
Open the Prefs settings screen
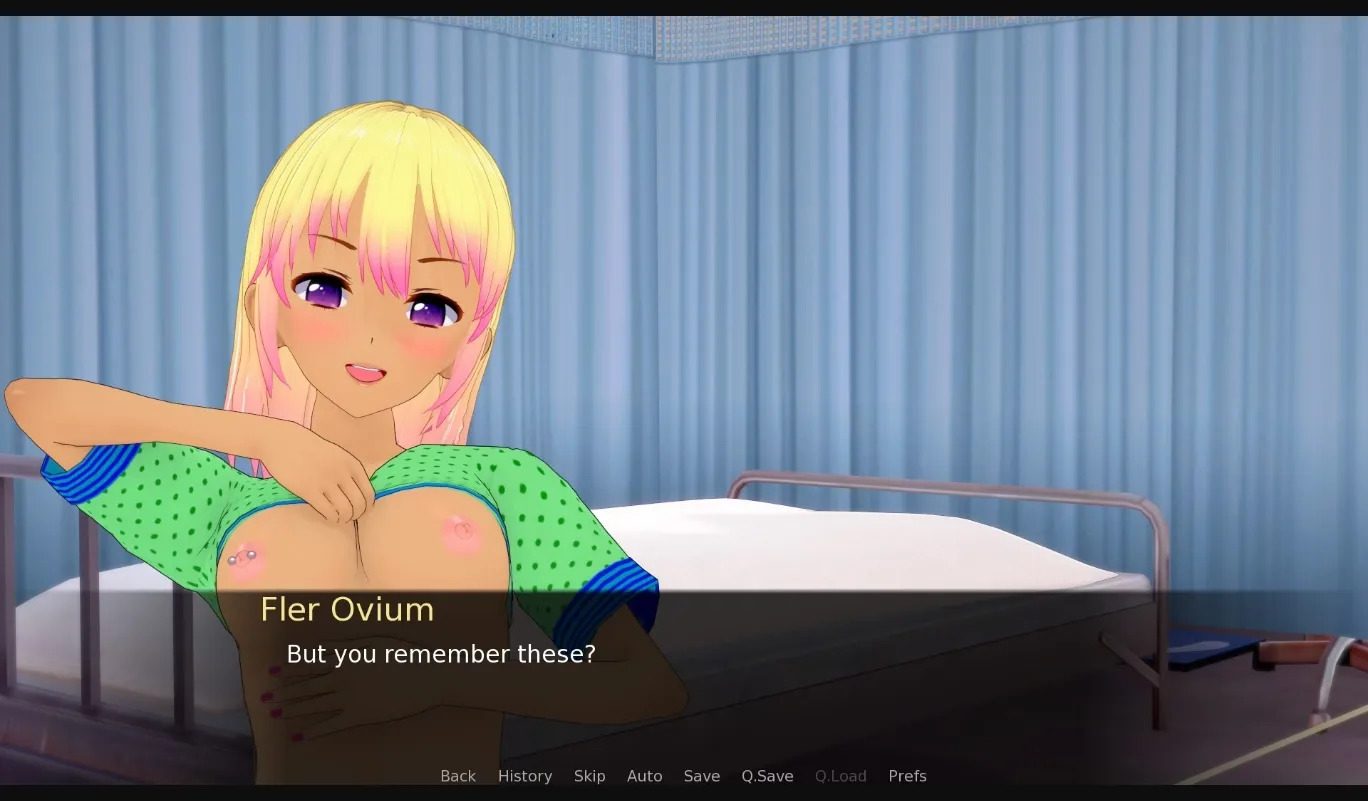tap(907, 776)
